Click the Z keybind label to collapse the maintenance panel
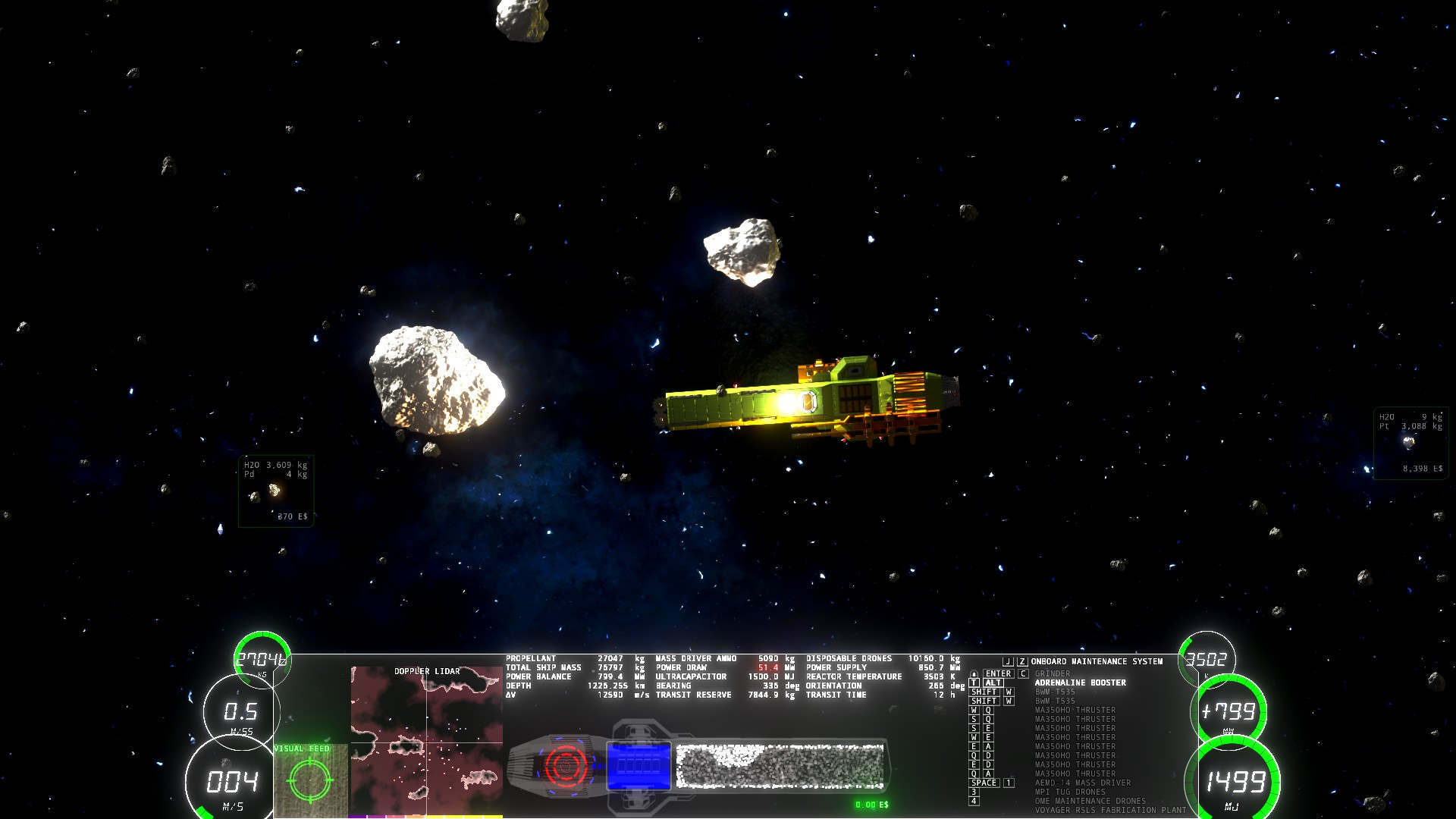Image resolution: width=1456 pixels, height=819 pixels. pos(1022,662)
